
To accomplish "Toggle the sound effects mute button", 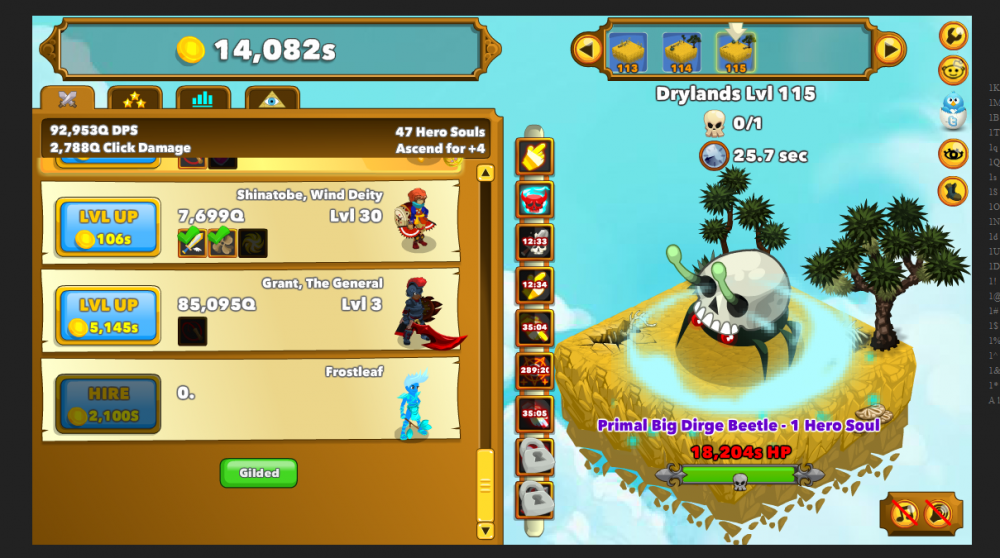I will [939, 514].
